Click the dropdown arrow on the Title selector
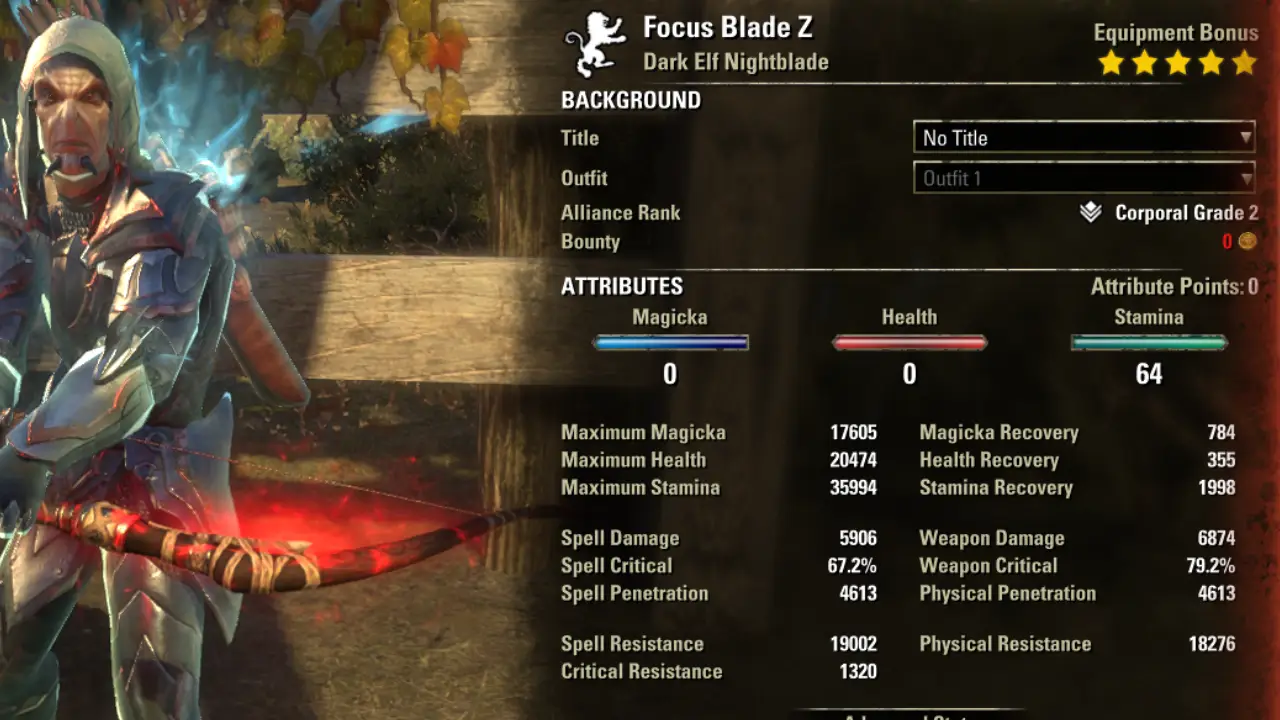The width and height of the screenshot is (1280, 720). pos(1248,138)
